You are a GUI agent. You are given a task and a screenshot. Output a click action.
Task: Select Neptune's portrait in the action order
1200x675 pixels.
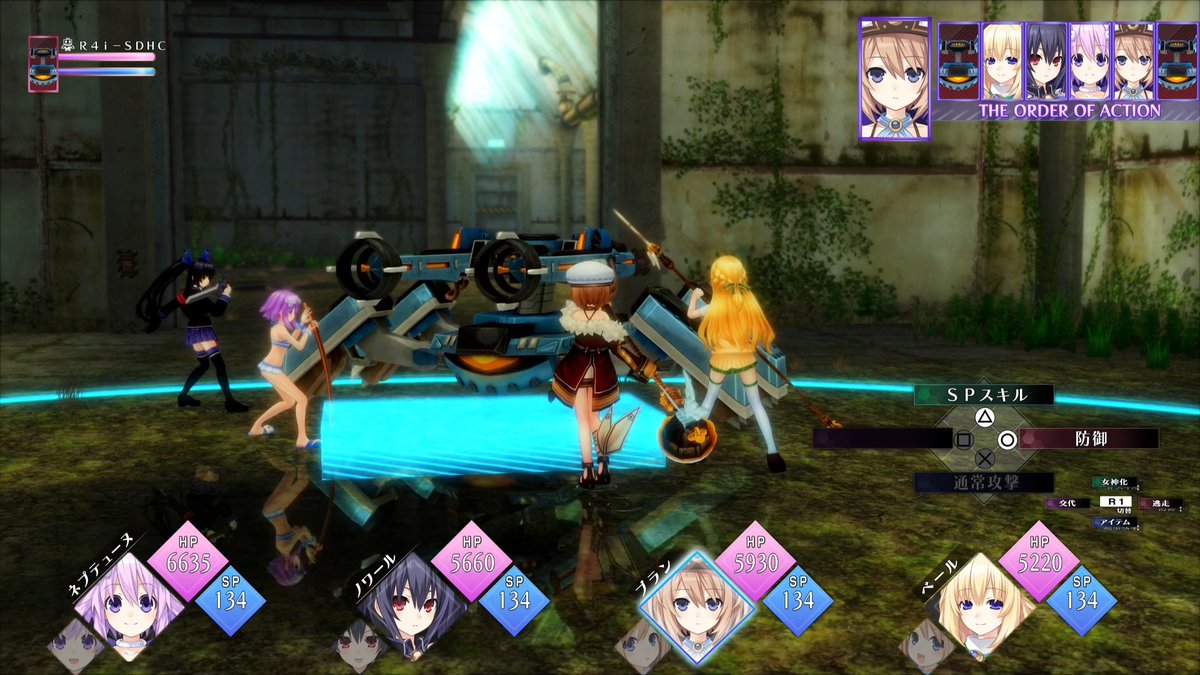click(x=1089, y=60)
